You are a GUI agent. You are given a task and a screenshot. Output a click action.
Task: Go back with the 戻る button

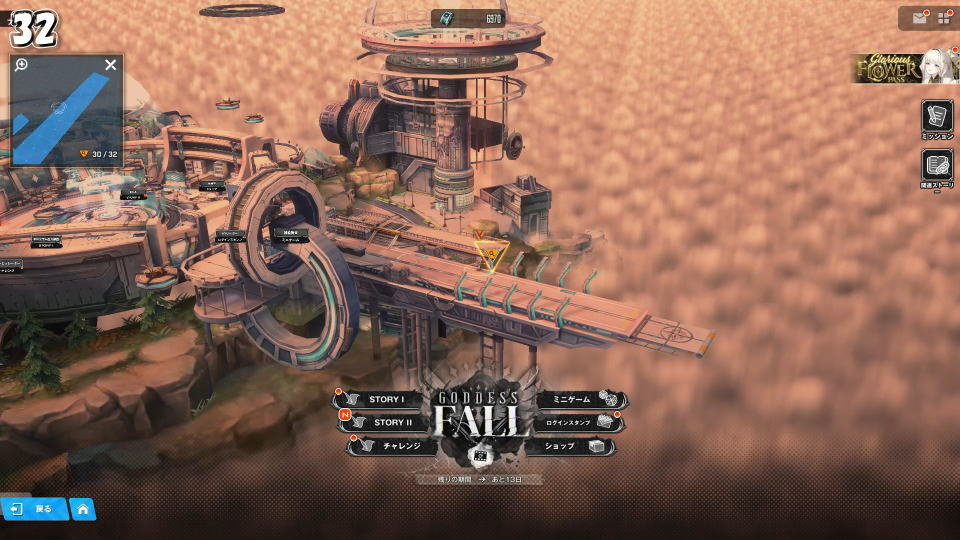pyautogui.click(x=34, y=509)
